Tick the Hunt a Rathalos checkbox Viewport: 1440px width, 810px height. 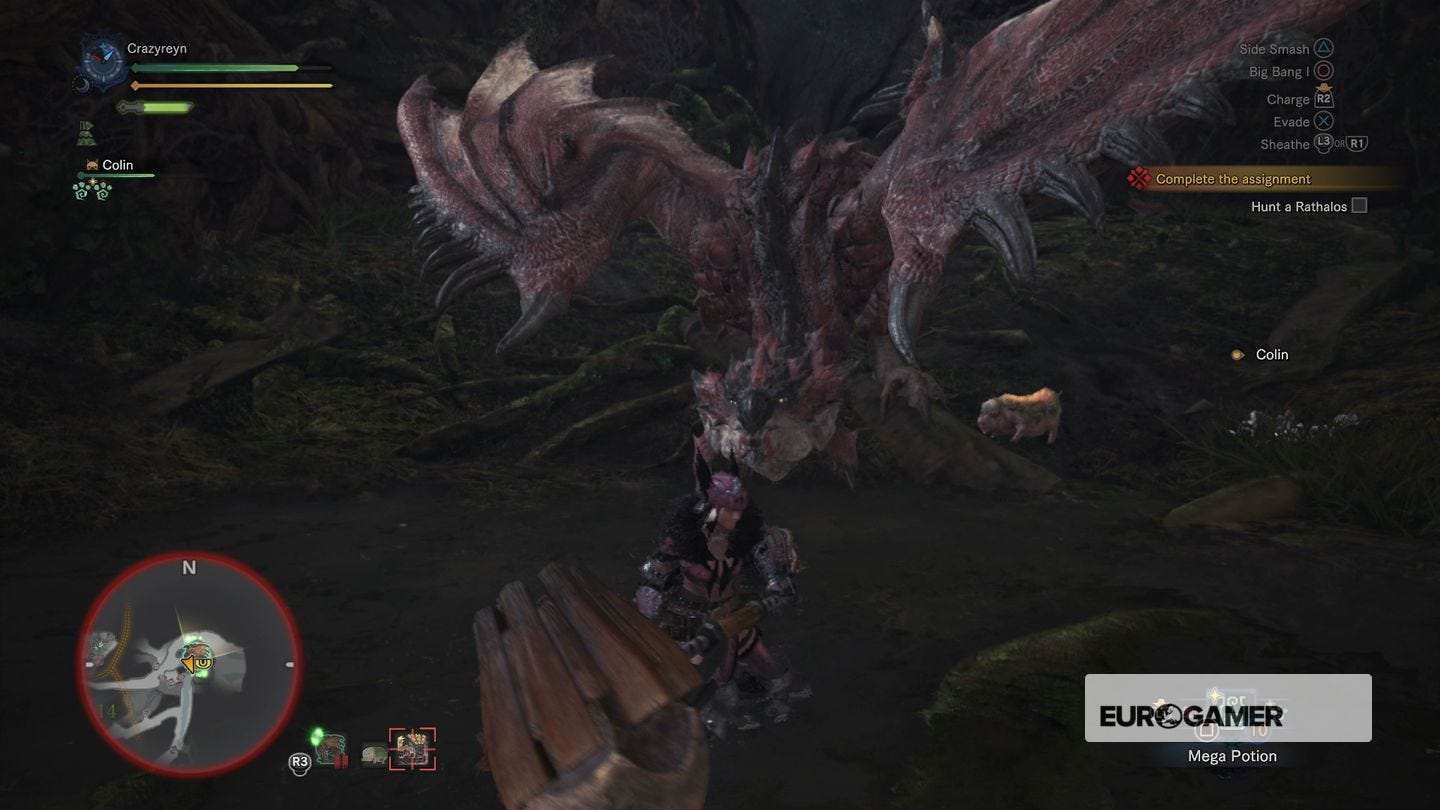(x=1359, y=204)
